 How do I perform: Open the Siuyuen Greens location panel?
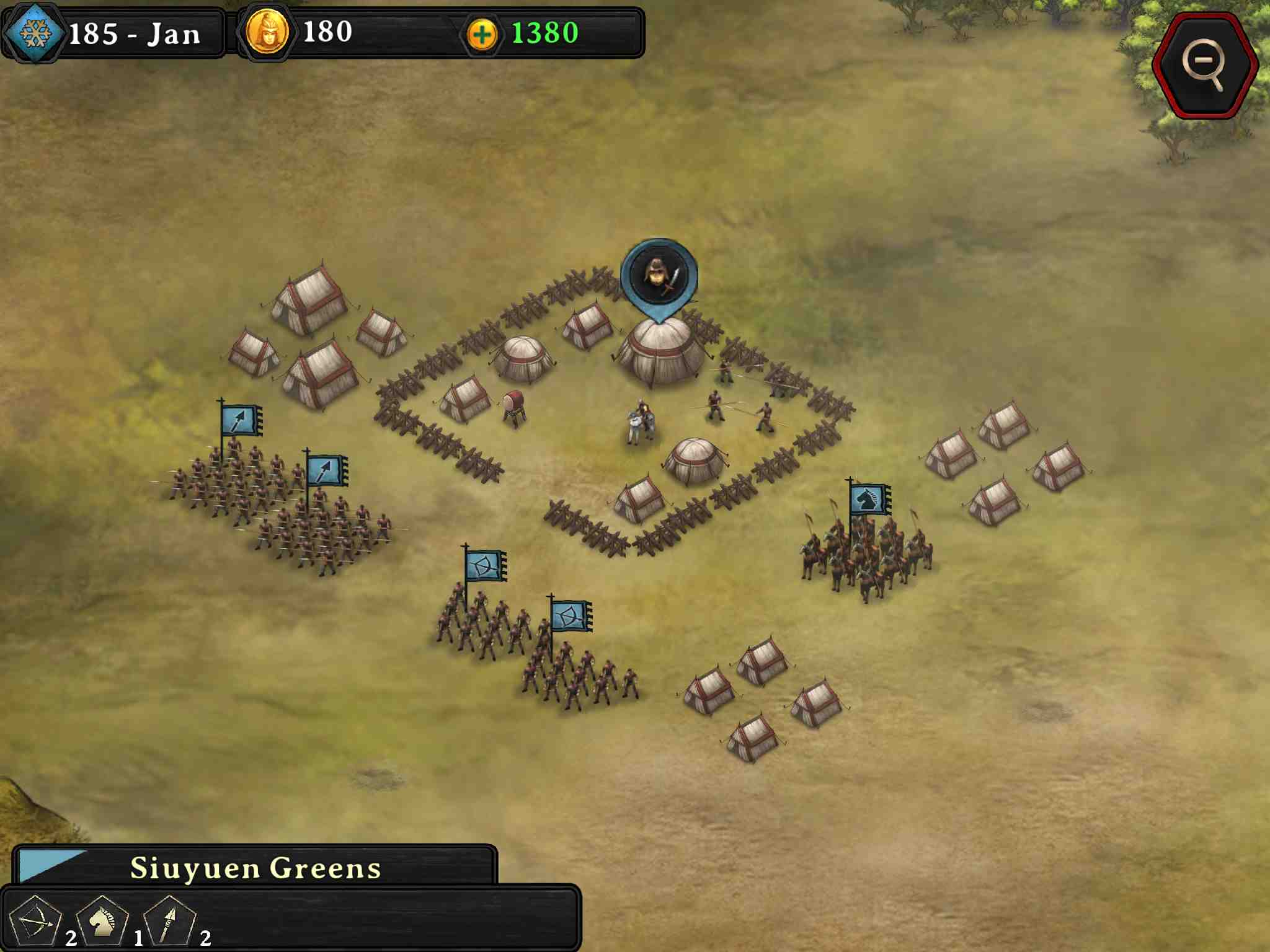coord(255,867)
